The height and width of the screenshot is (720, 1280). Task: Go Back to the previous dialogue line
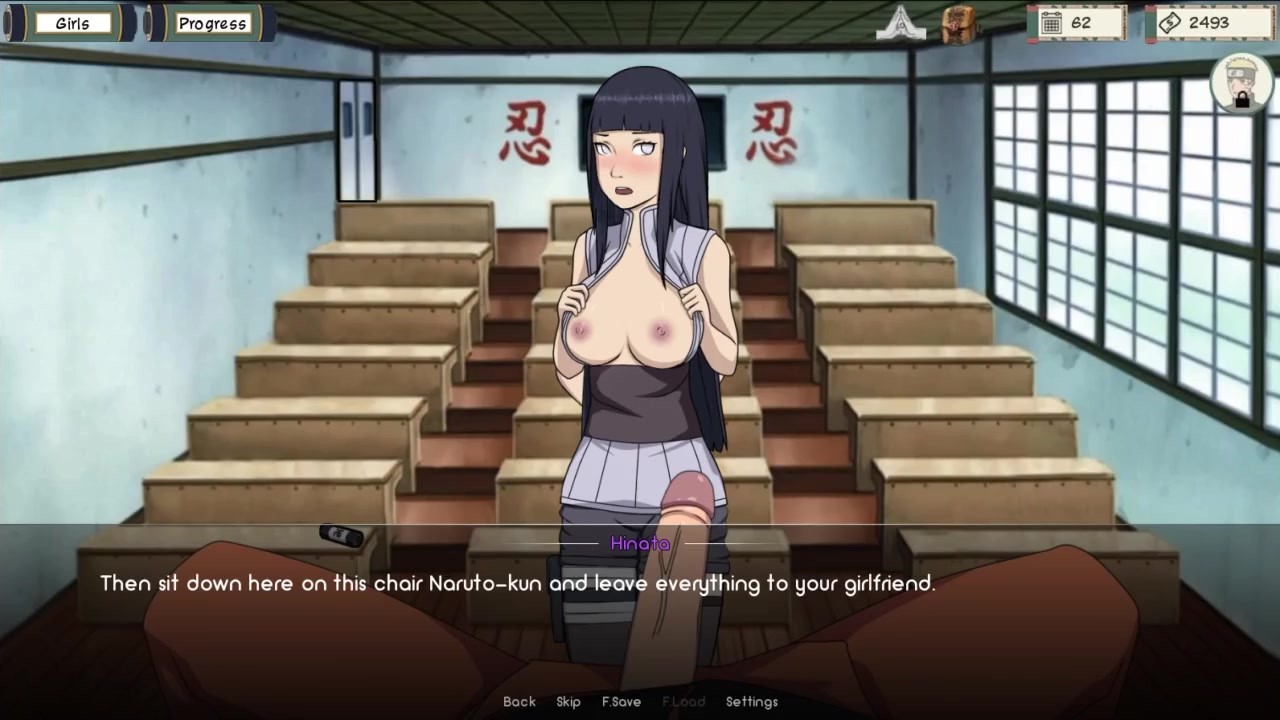tap(519, 702)
